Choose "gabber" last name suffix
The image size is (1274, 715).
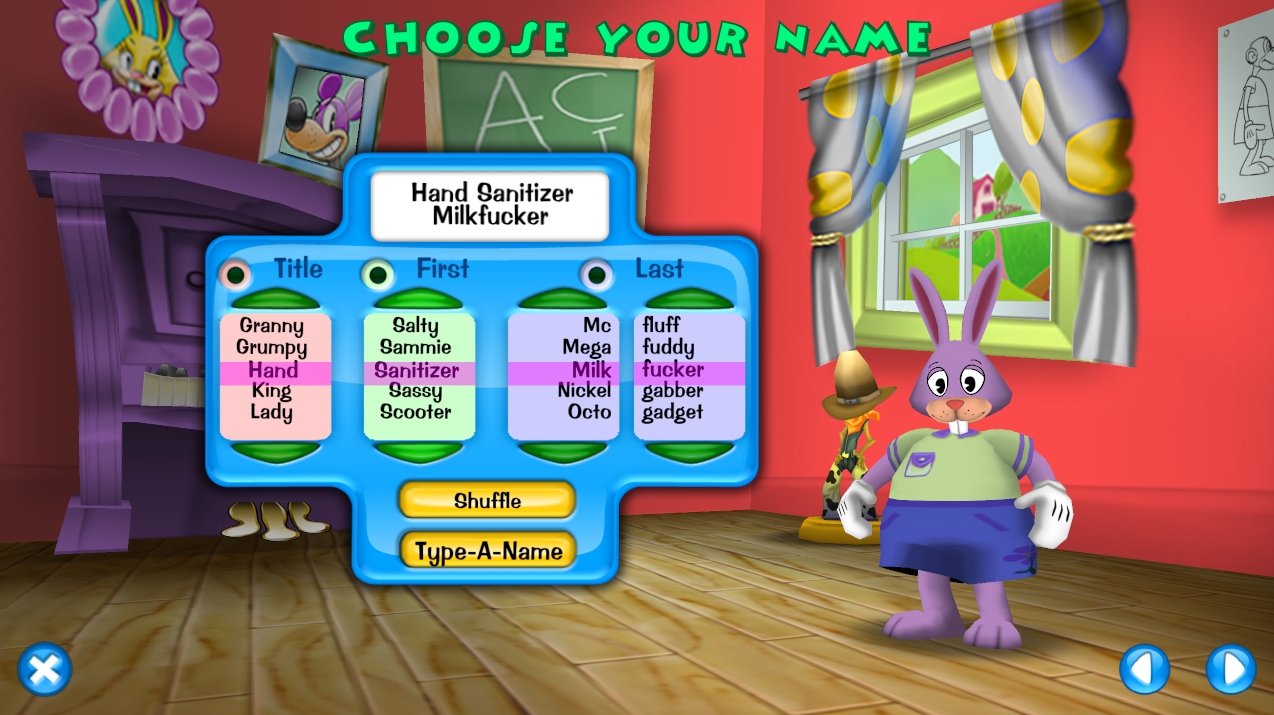(x=672, y=390)
